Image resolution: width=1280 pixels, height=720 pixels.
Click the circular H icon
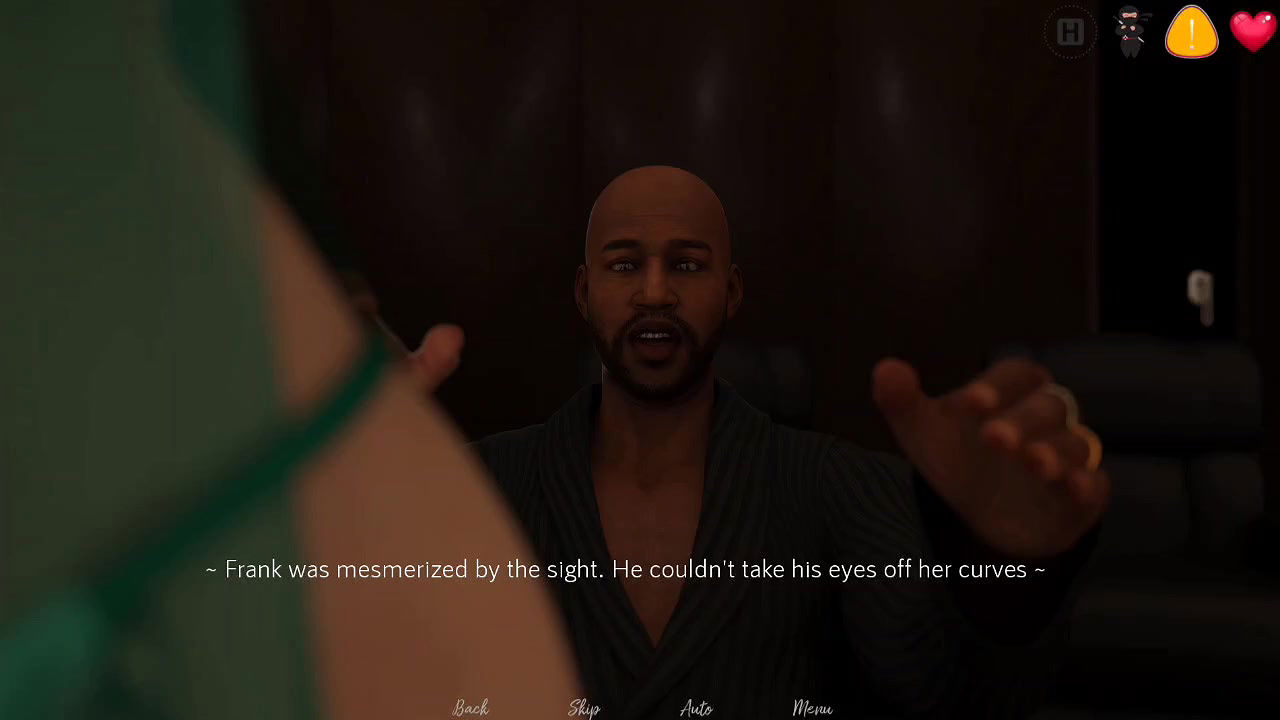1070,33
